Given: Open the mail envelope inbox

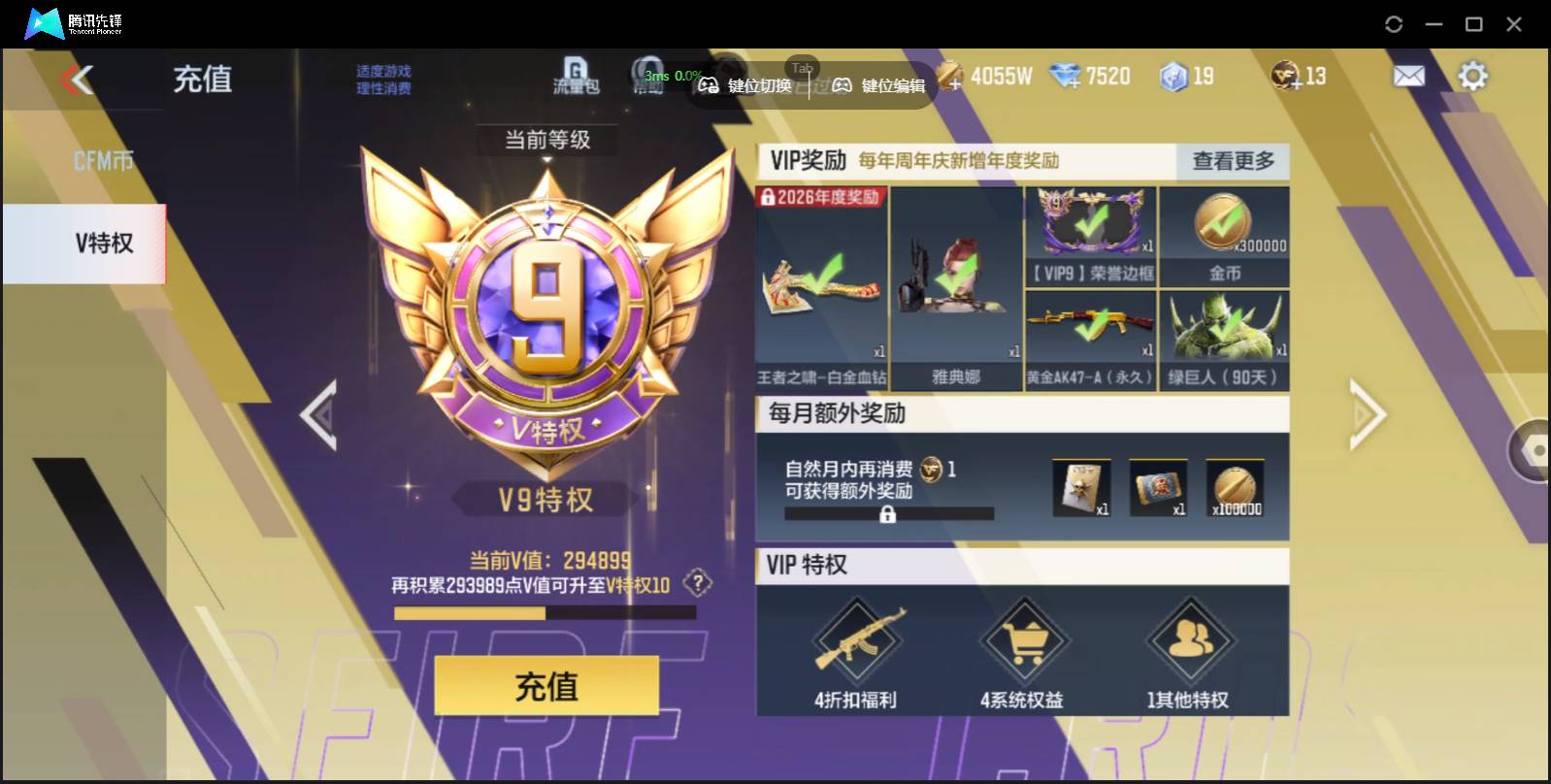Looking at the screenshot, I should click(1409, 75).
